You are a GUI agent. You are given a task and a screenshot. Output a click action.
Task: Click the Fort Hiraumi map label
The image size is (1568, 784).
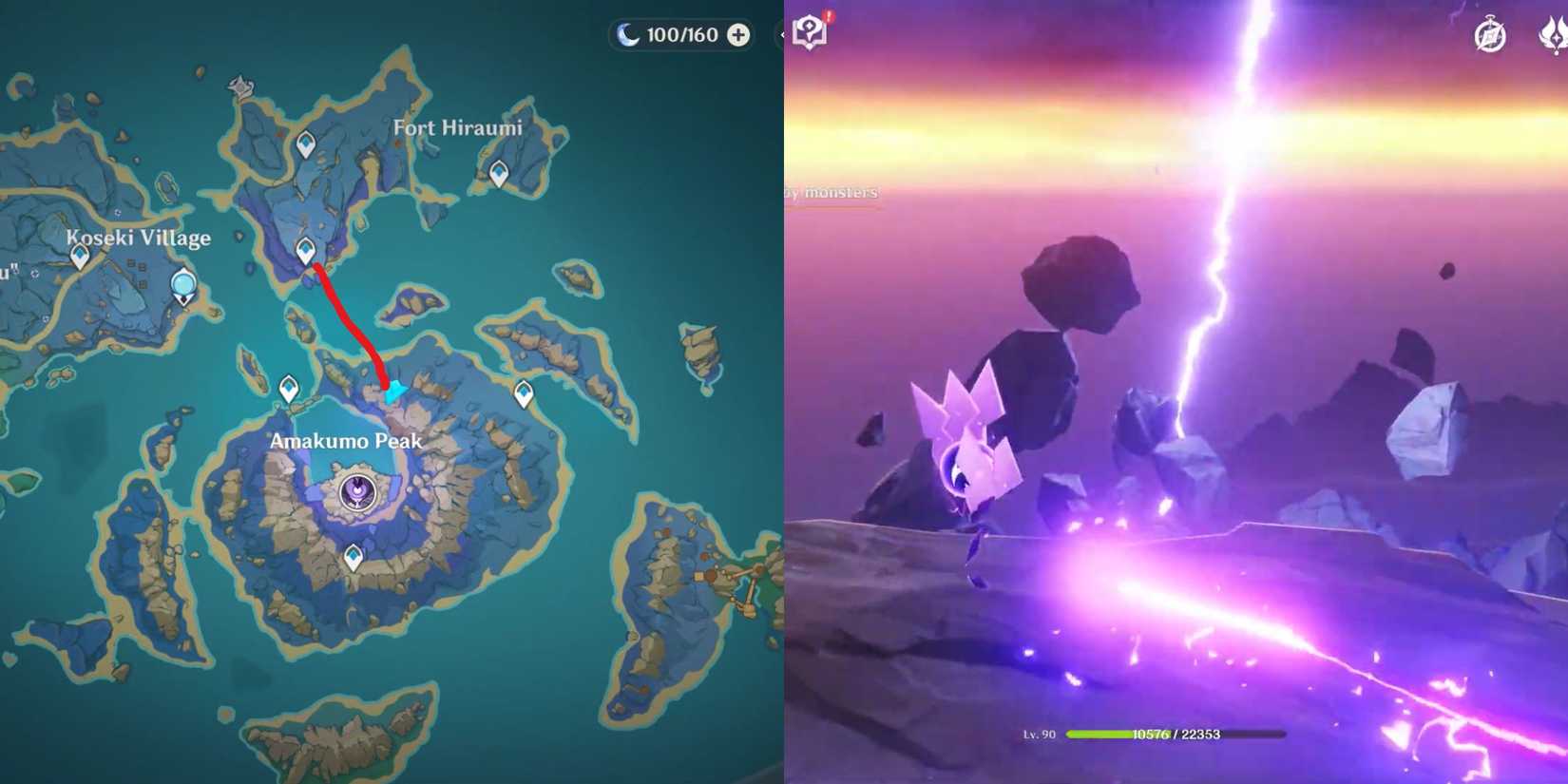(x=458, y=127)
